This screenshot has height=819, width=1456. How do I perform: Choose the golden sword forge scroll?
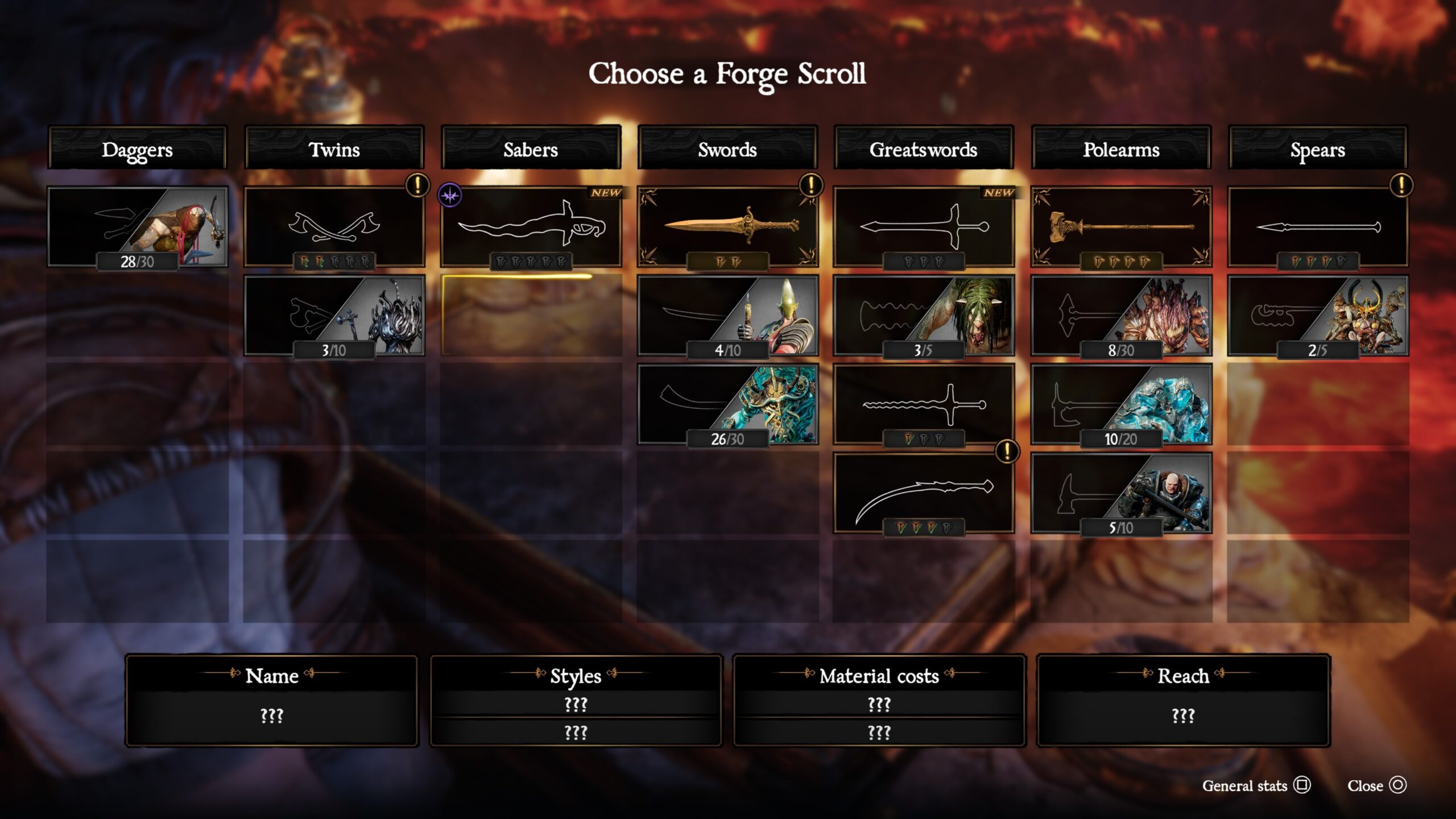727,227
